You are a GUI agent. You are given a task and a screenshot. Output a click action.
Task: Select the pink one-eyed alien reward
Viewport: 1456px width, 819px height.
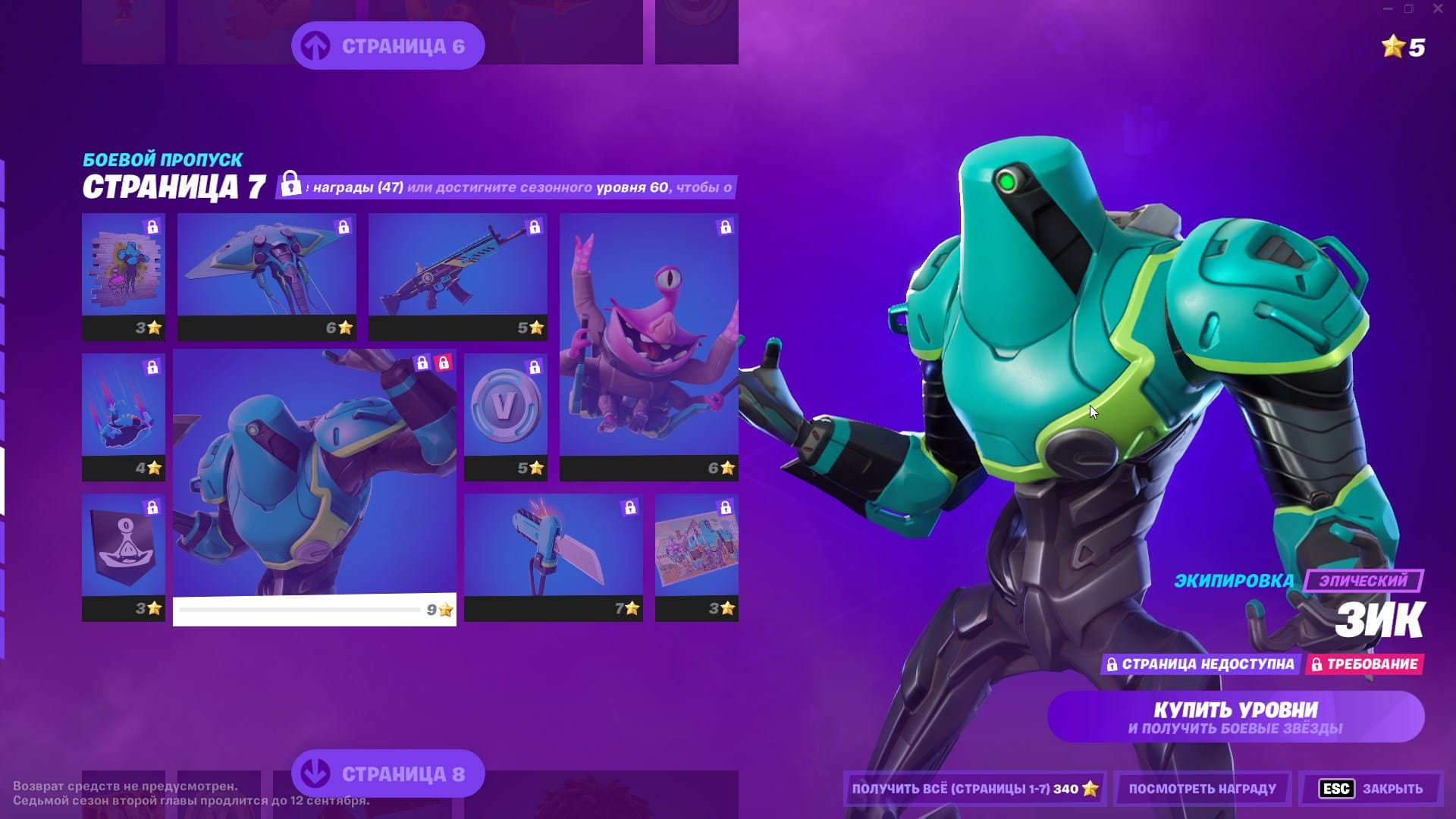(648, 347)
